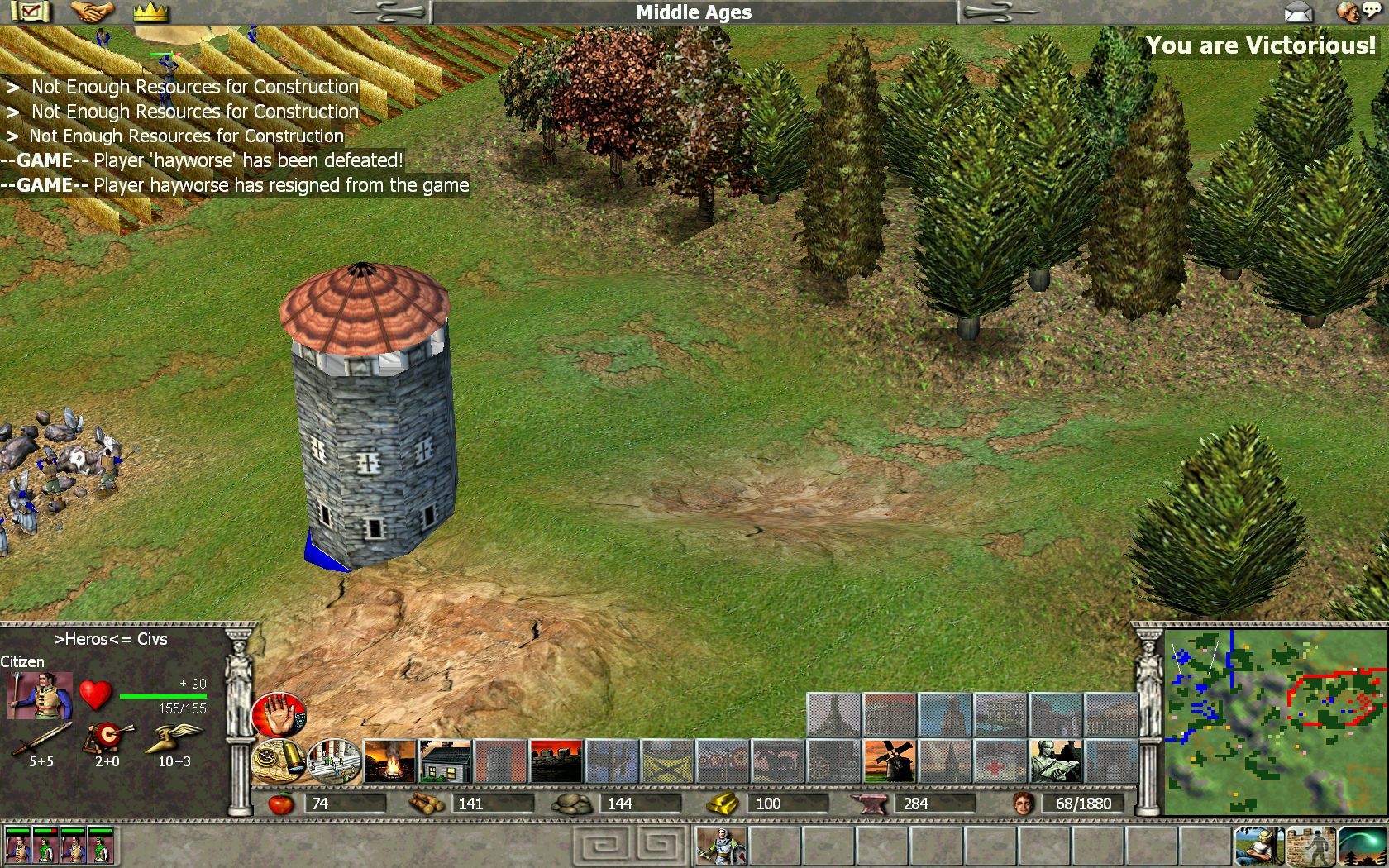
Task: Activate the red hand stop command
Action: (x=279, y=715)
